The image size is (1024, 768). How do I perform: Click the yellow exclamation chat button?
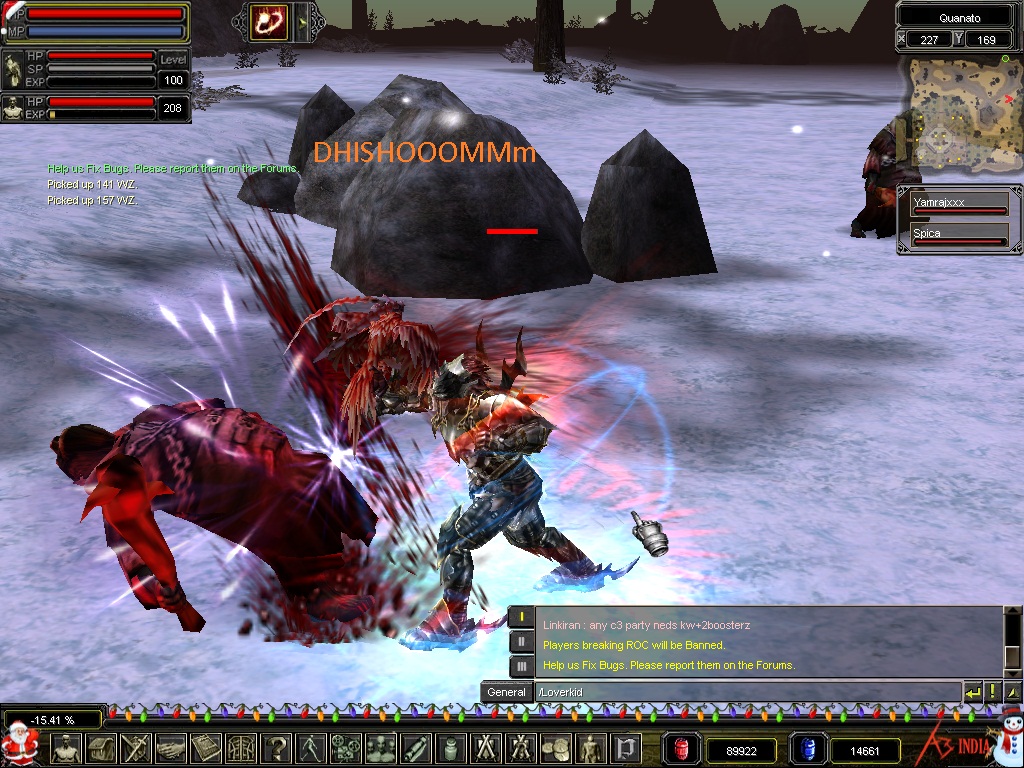[x=993, y=692]
